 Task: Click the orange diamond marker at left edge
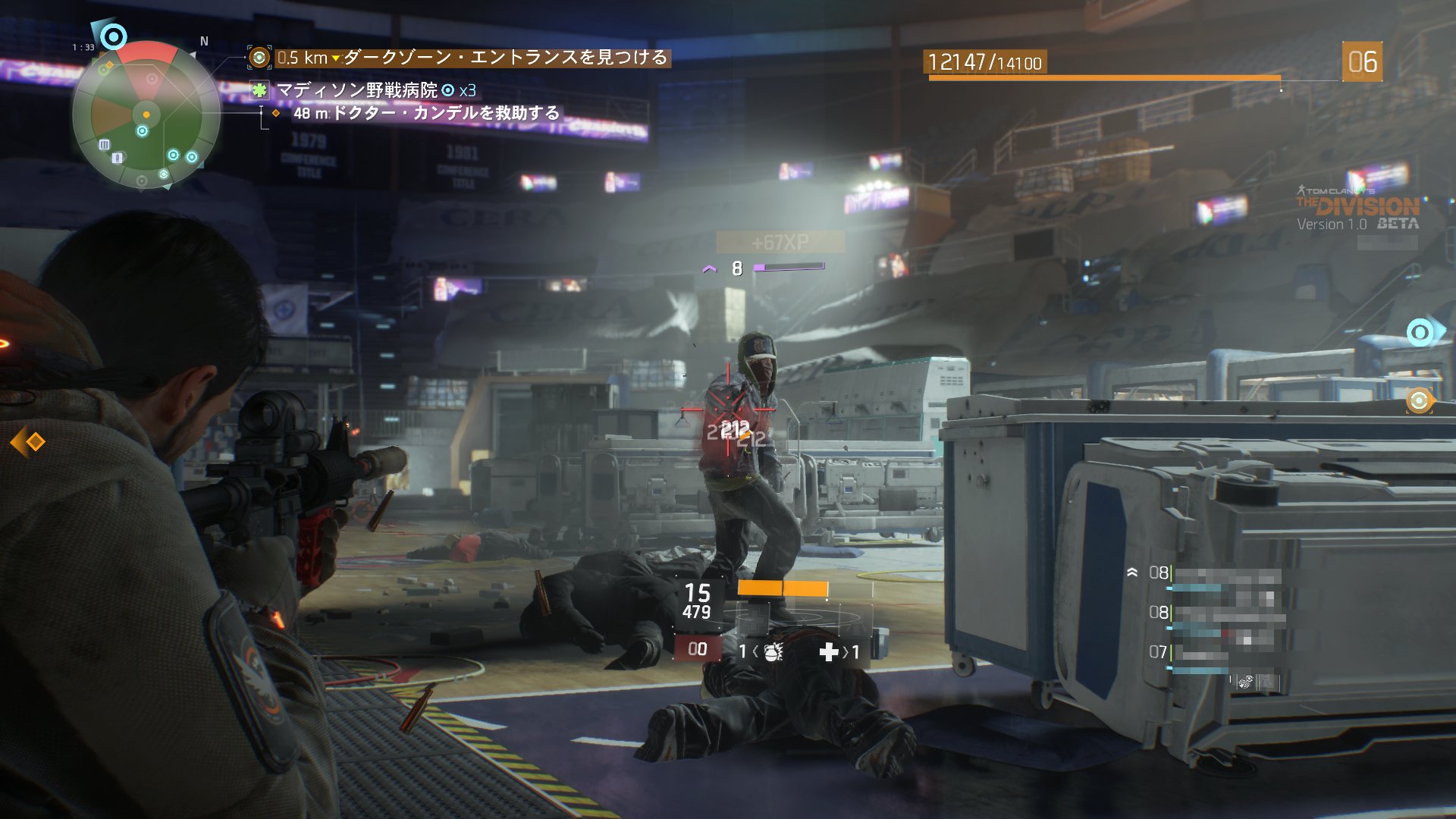pyautogui.click(x=29, y=442)
